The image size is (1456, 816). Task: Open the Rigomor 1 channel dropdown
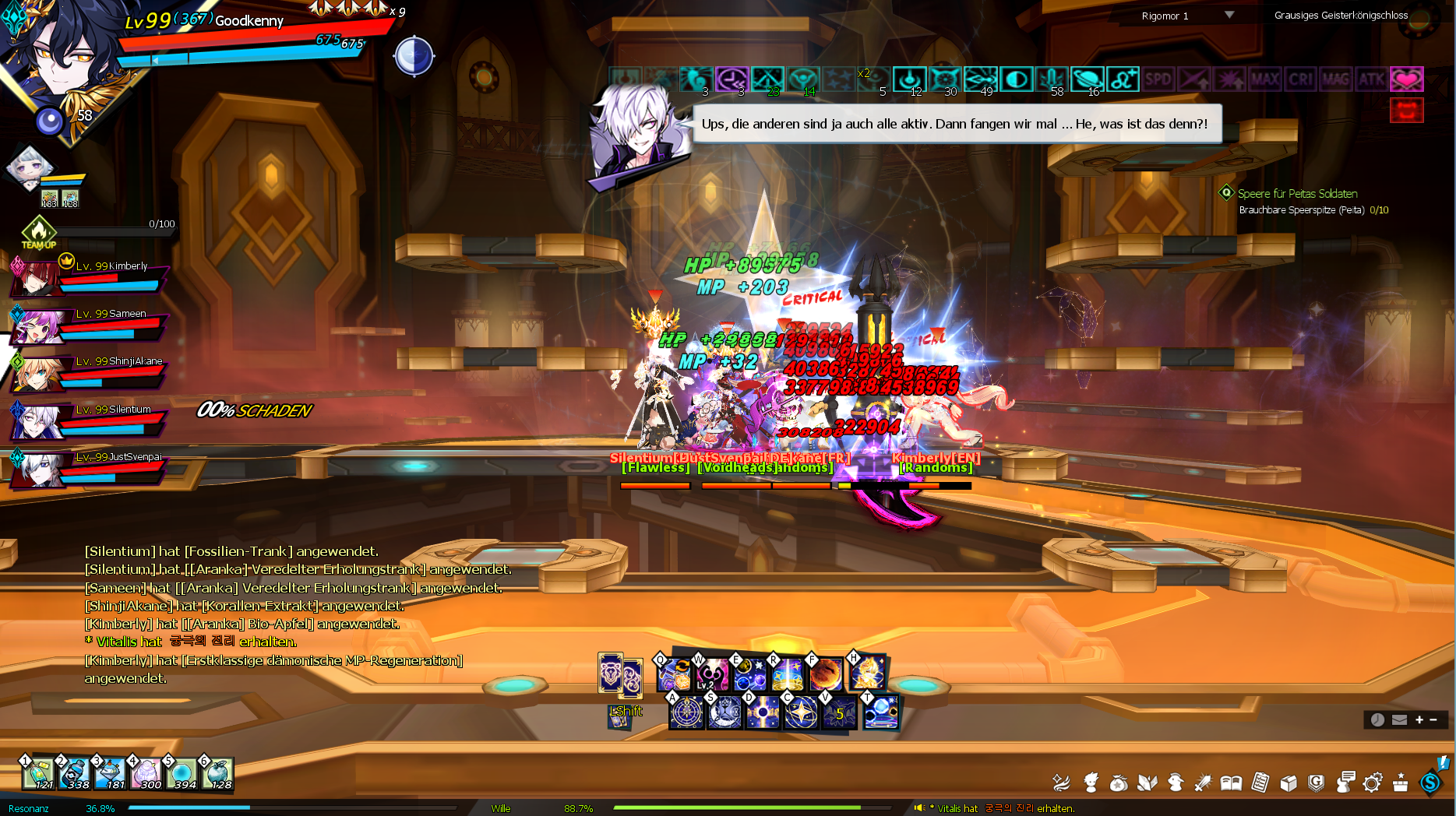[x=1229, y=15]
